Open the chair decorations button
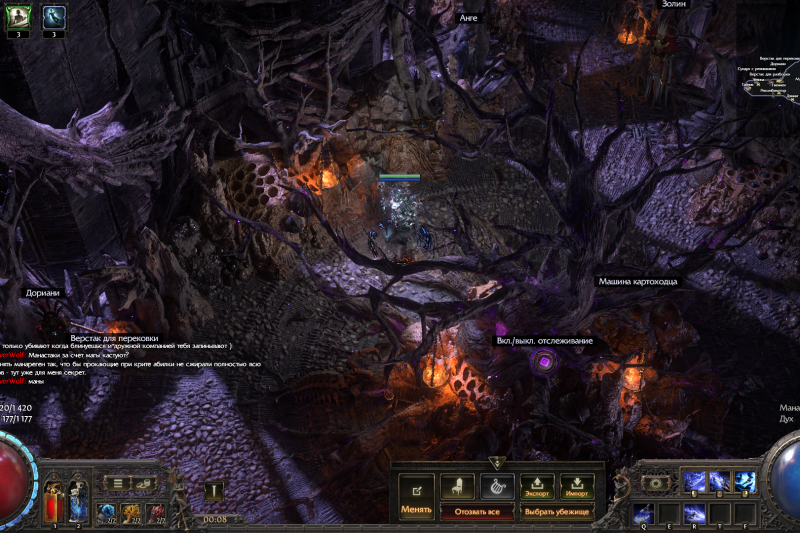The image size is (800, 533). pos(457,485)
